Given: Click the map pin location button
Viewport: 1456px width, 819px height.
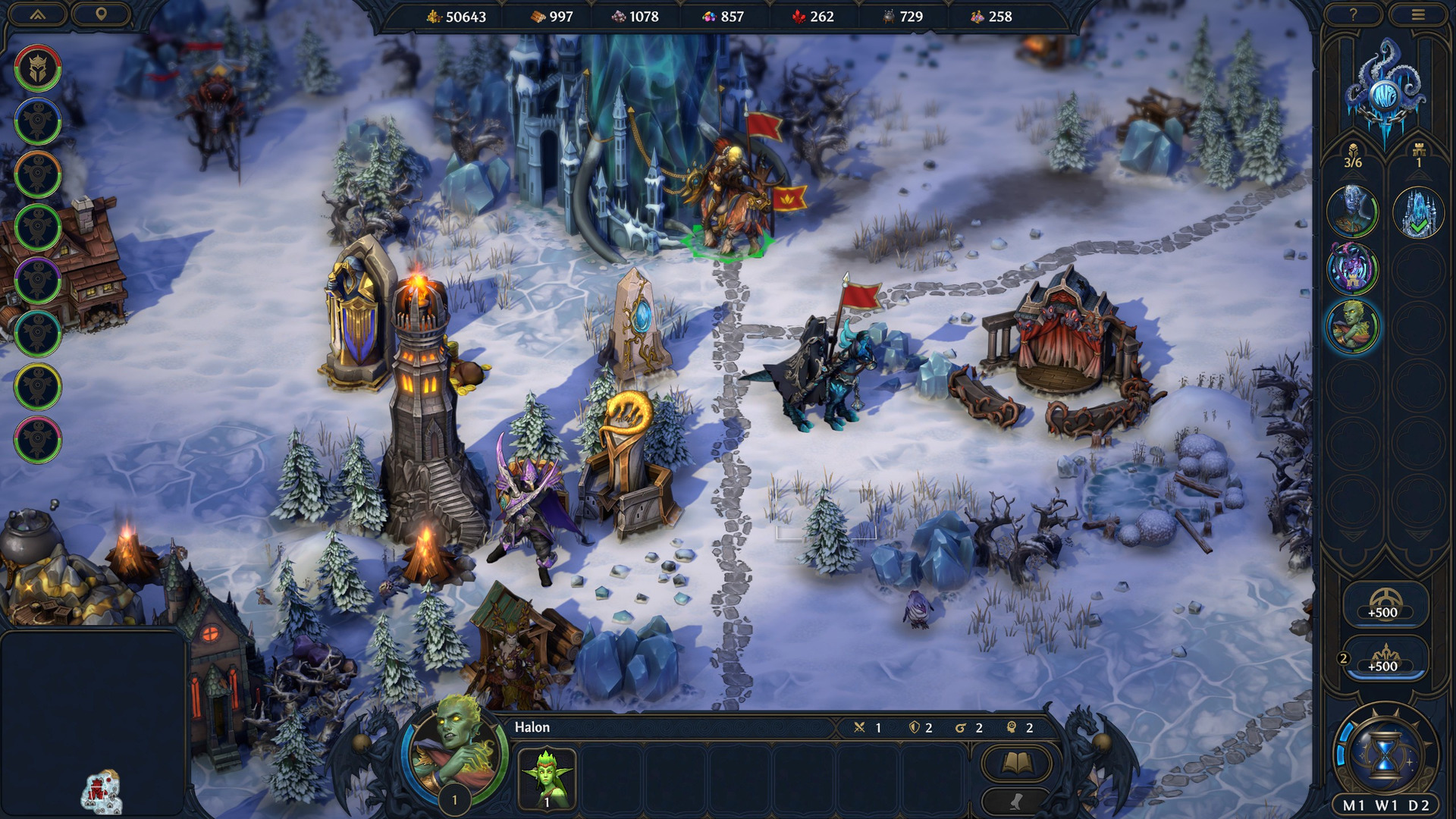Looking at the screenshot, I should click(101, 14).
